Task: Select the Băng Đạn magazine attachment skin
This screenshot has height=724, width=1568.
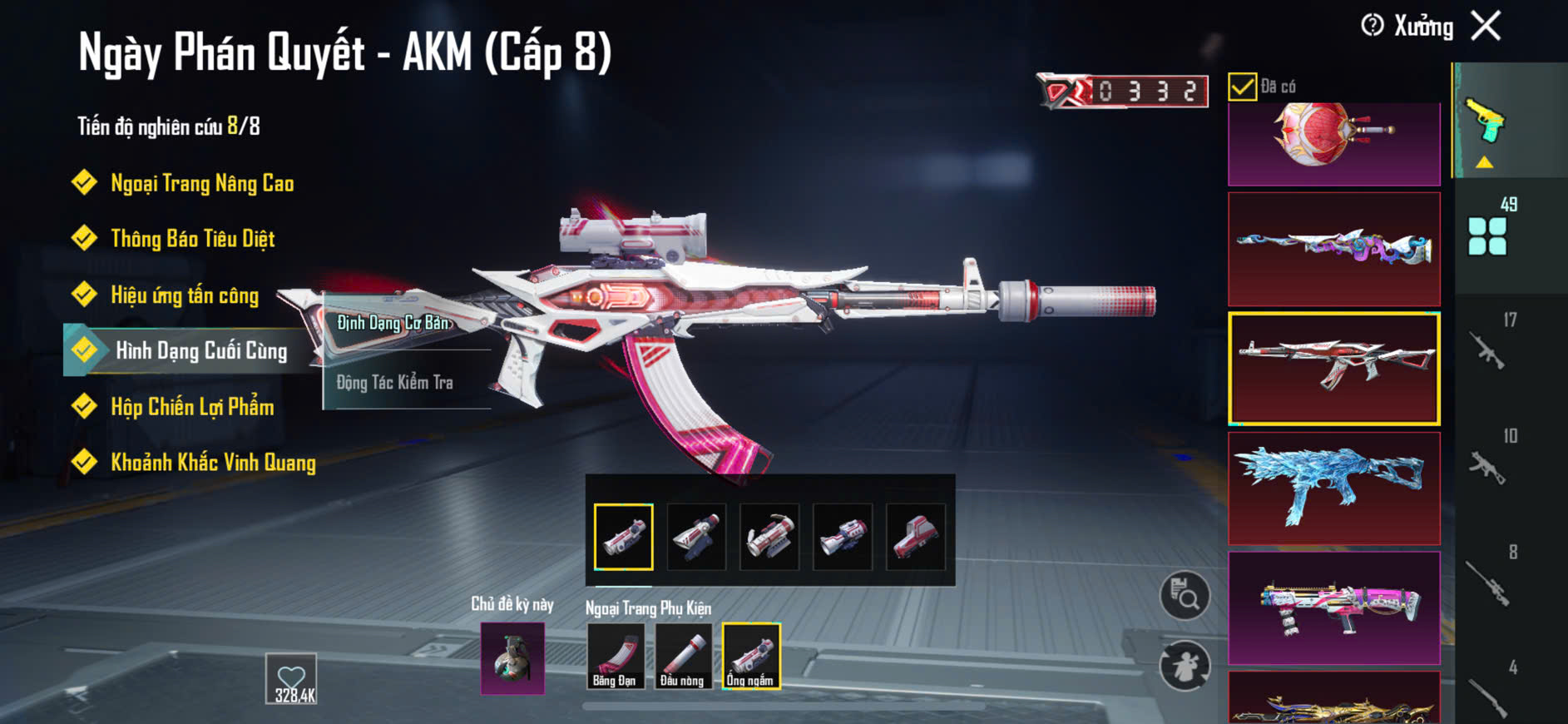Action: point(615,657)
